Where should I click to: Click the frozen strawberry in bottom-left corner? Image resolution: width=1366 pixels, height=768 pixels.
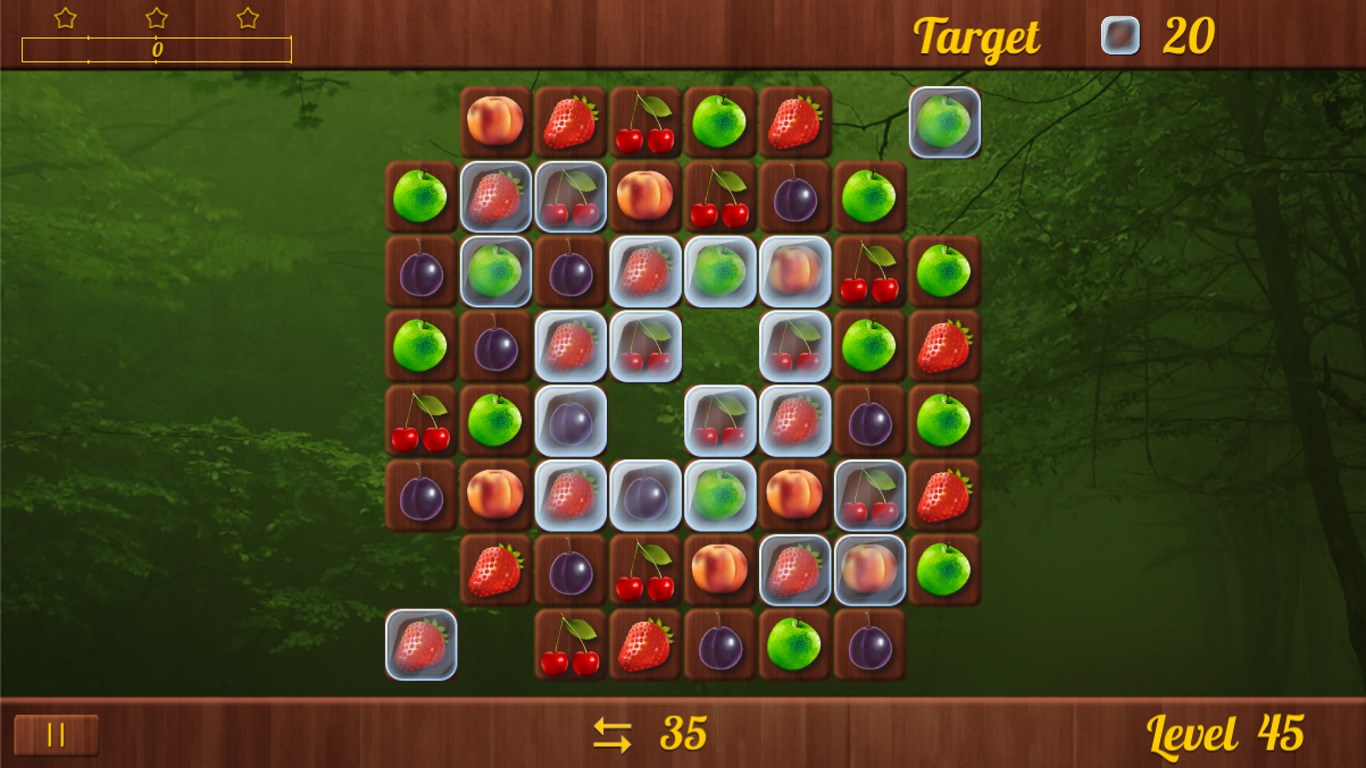421,645
